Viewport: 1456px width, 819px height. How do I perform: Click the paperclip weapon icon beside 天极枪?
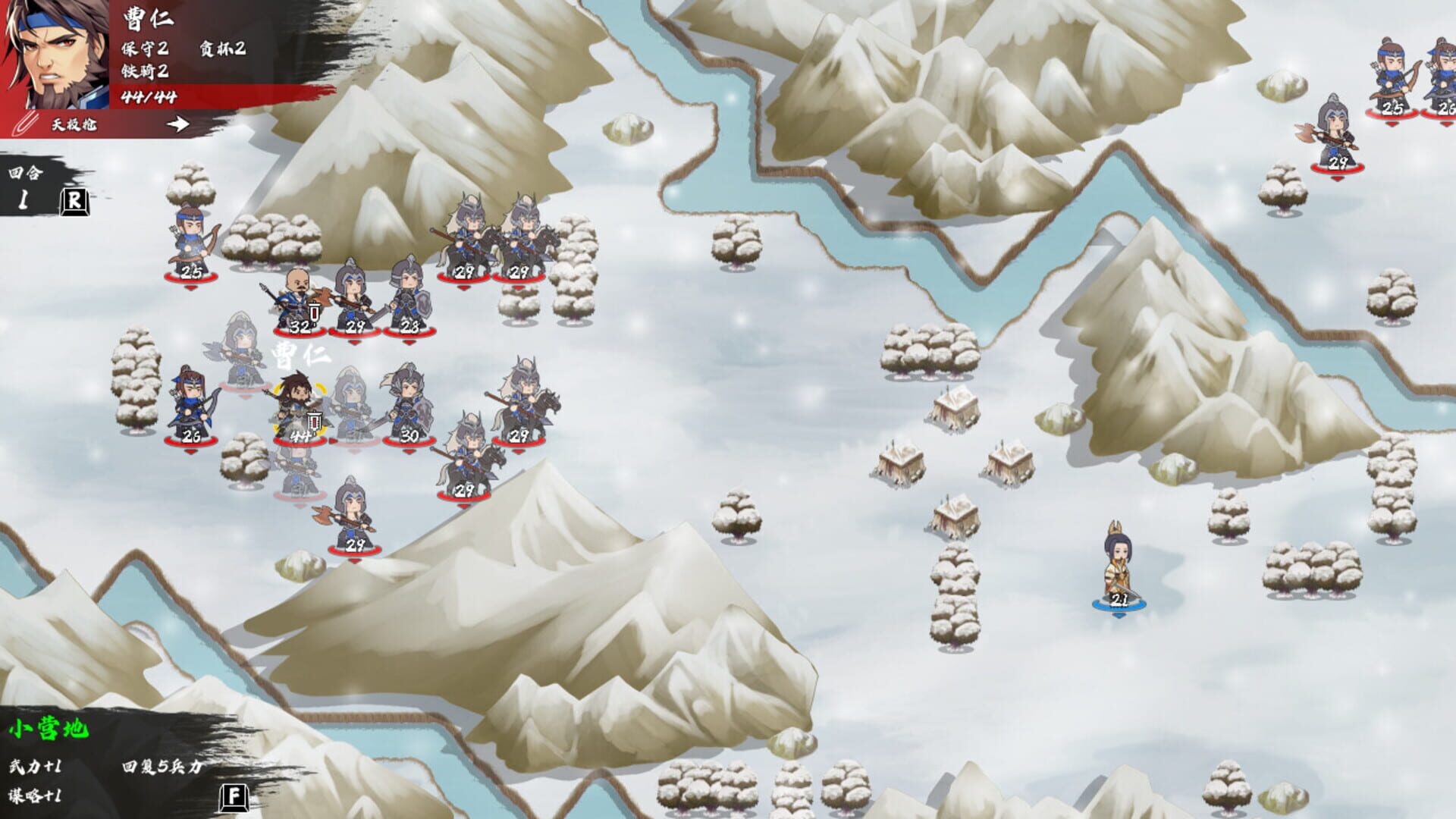coord(27,123)
